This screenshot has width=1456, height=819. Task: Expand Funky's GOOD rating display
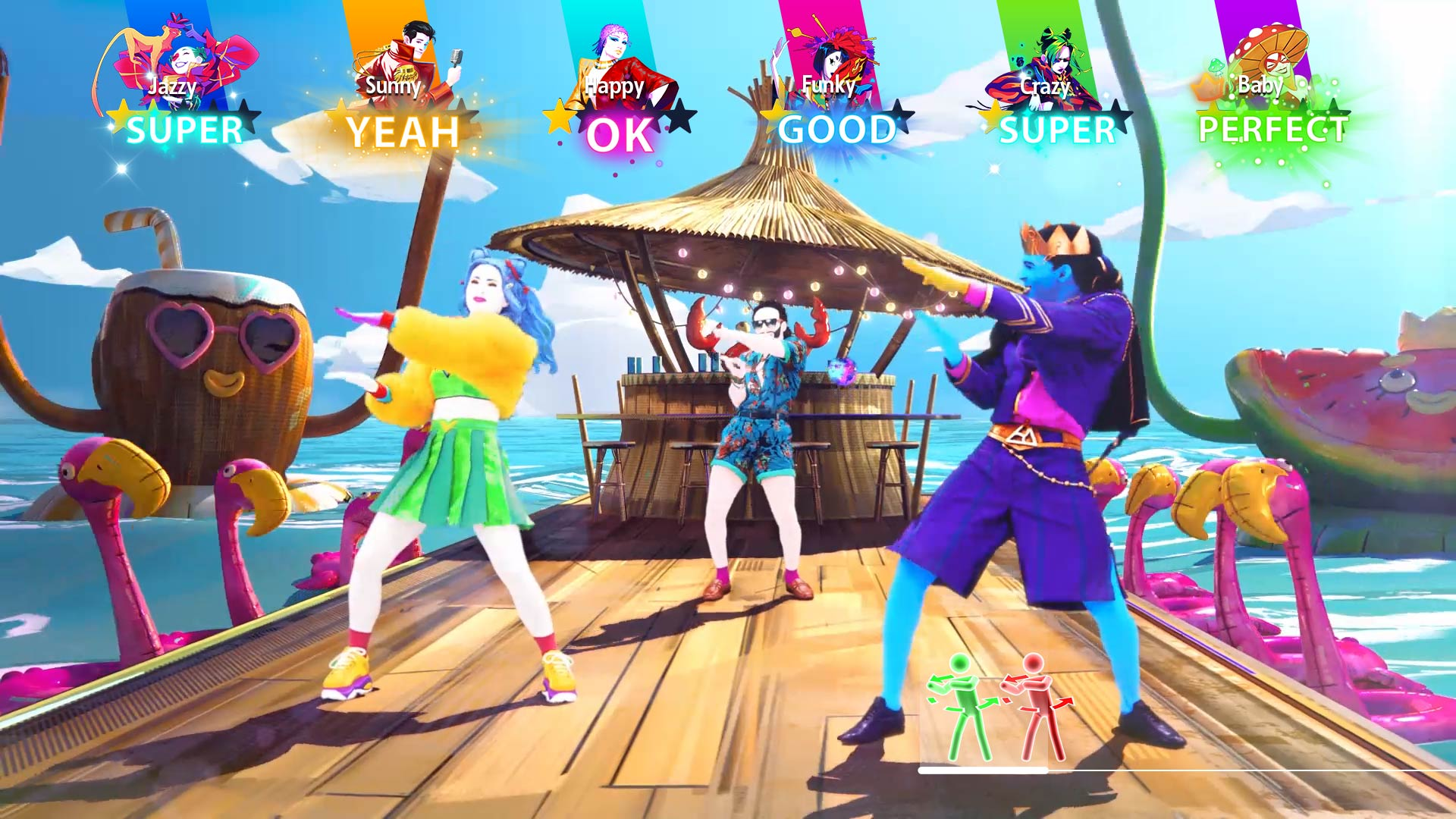[x=838, y=130]
